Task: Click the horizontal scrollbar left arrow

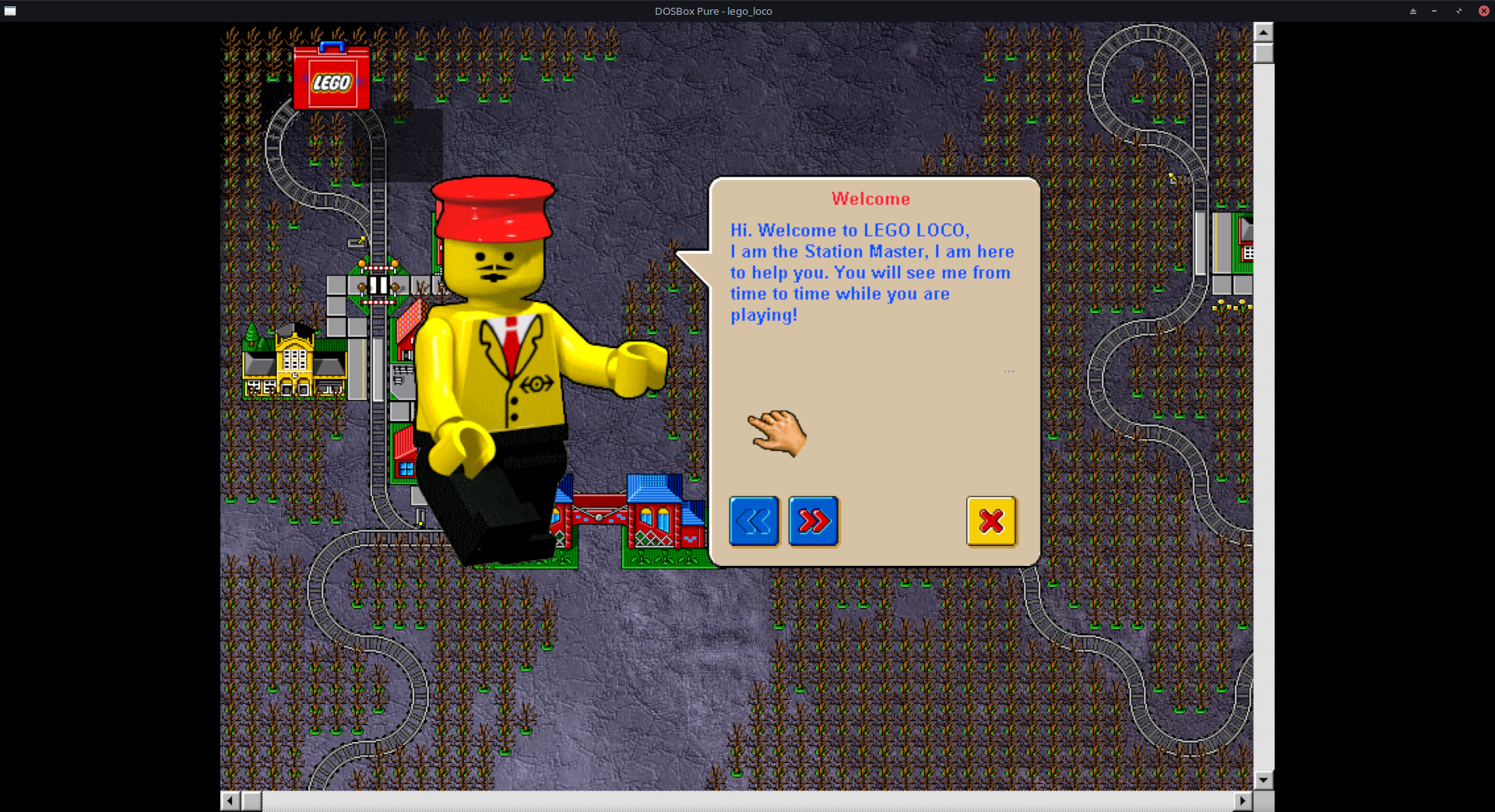Action: [x=230, y=800]
